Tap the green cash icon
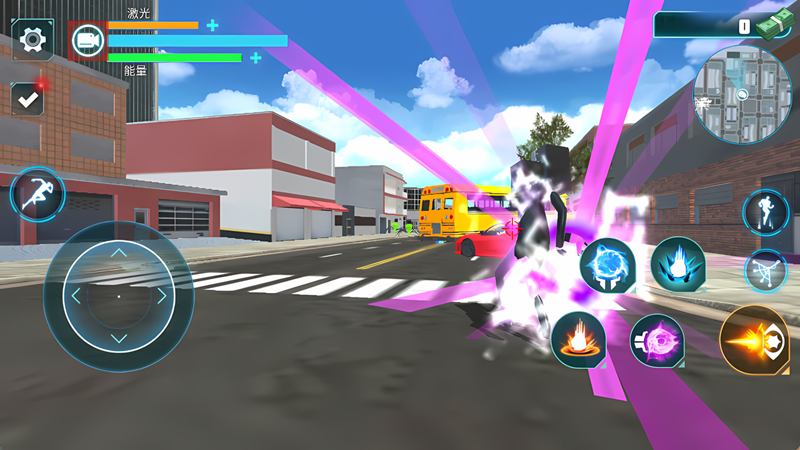Image resolution: width=800 pixels, height=450 pixels. tap(773, 25)
